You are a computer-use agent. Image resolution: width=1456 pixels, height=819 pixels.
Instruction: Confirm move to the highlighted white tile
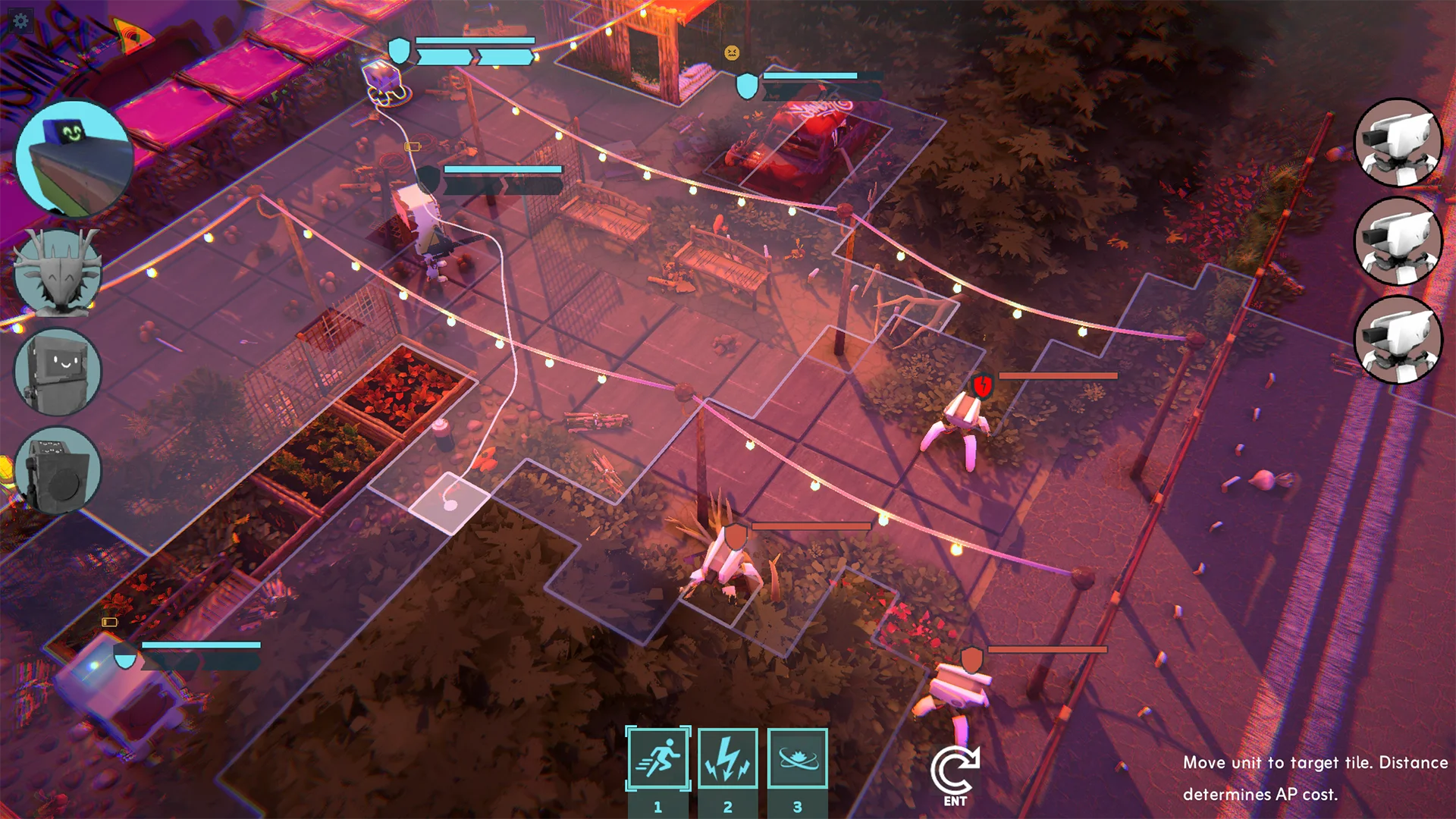pos(450,503)
